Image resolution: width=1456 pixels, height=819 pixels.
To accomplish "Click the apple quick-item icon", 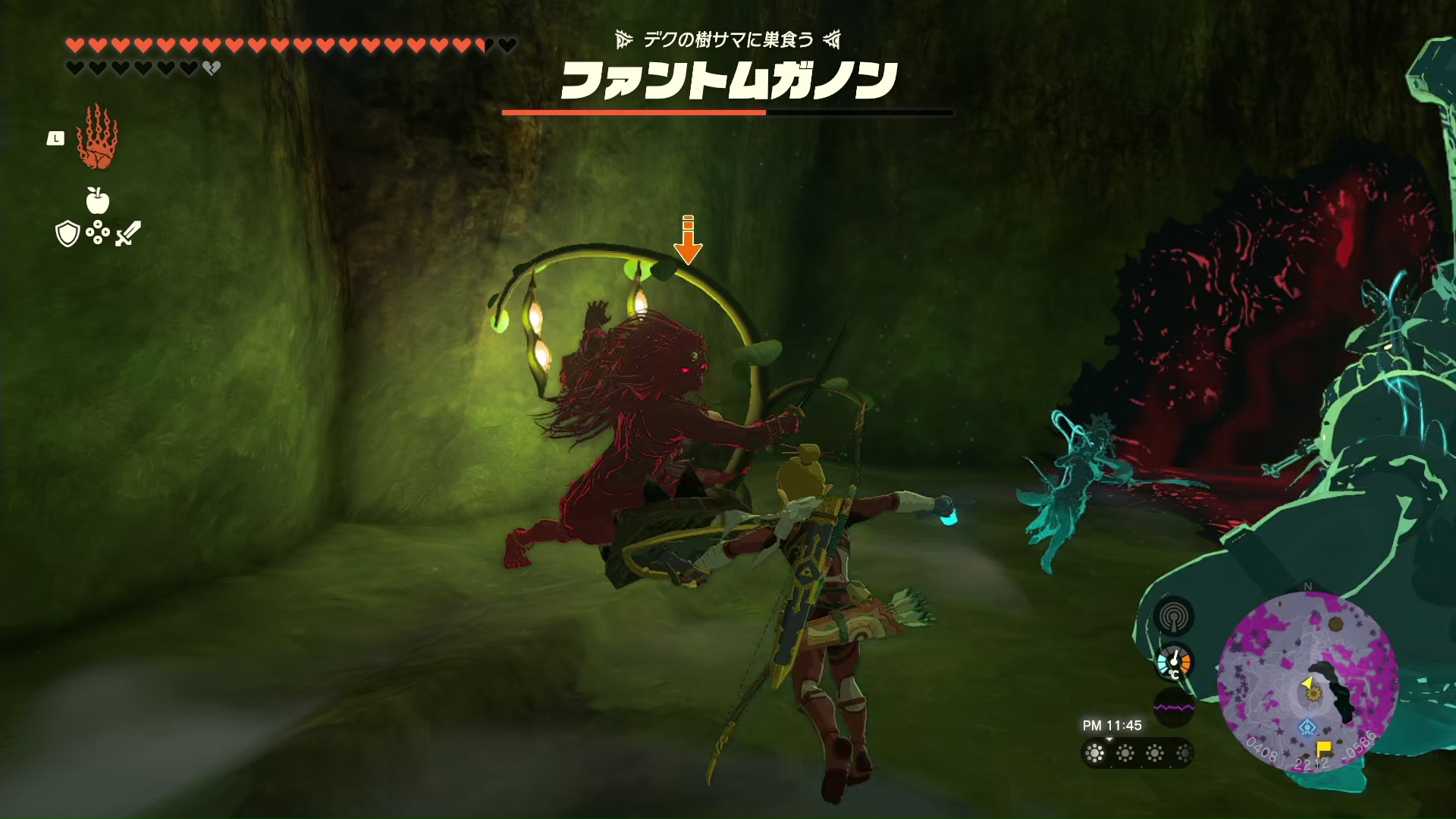I will point(98,200).
